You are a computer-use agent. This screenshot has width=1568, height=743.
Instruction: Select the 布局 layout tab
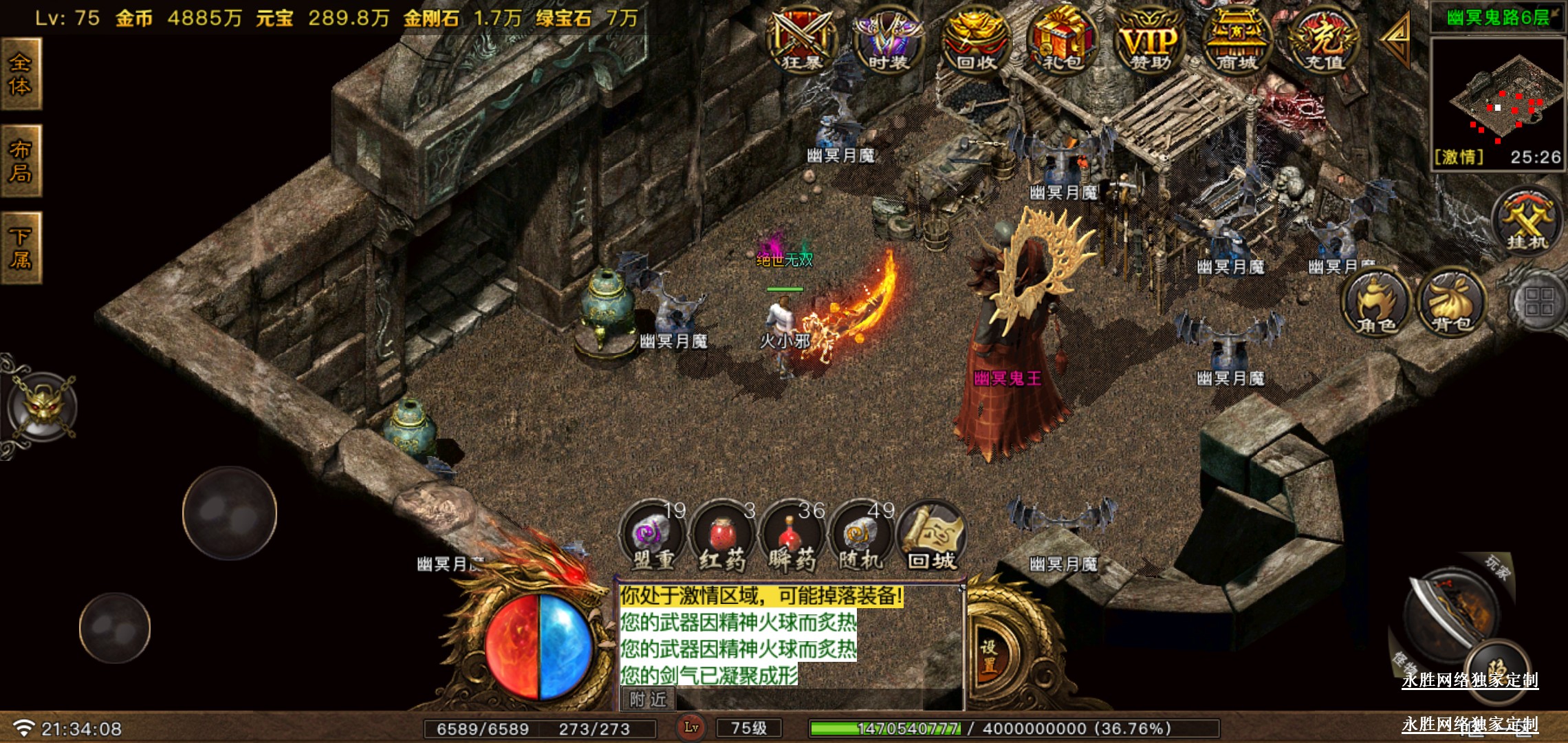coord(21,161)
